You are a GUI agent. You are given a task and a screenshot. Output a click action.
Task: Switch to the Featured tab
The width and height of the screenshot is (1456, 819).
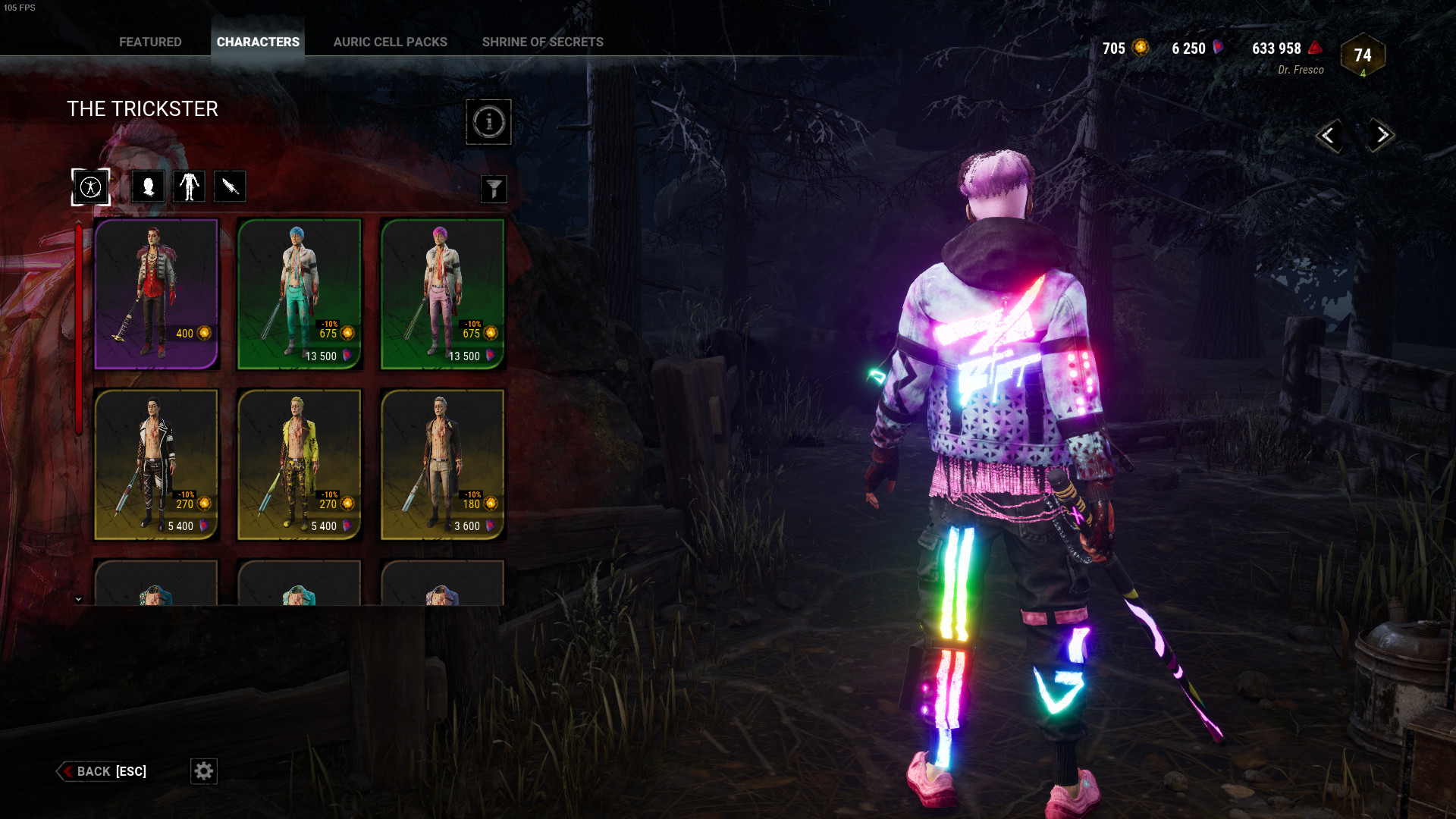tap(149, 42)
